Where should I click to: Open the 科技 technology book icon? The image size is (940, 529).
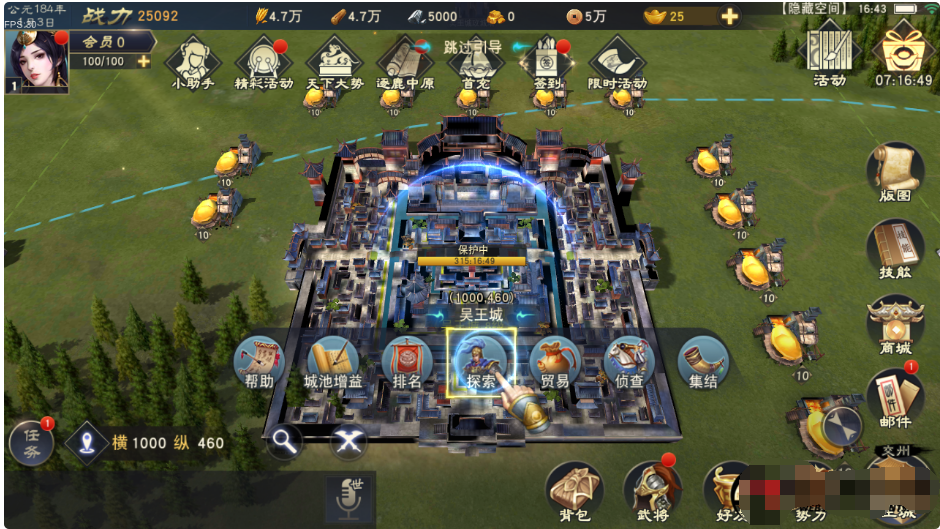point(894,250)
